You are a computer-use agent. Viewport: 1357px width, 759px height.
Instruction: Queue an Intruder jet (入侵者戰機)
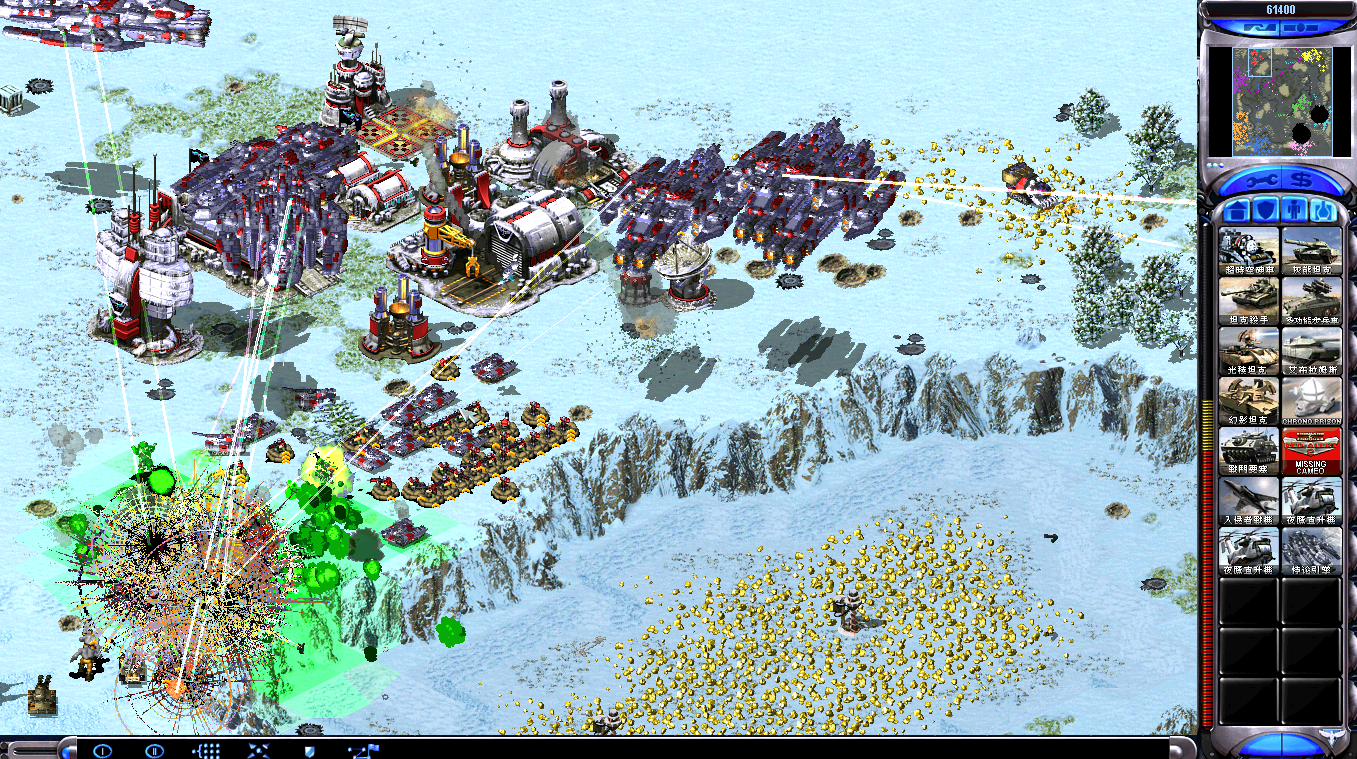point(1249,501)
